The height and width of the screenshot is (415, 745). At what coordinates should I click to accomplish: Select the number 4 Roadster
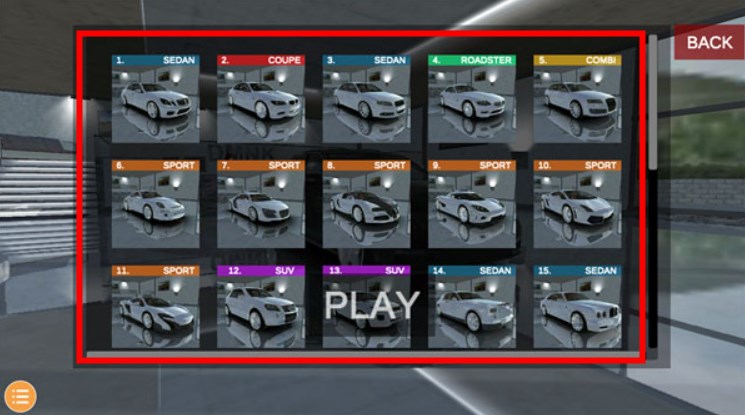472,98
